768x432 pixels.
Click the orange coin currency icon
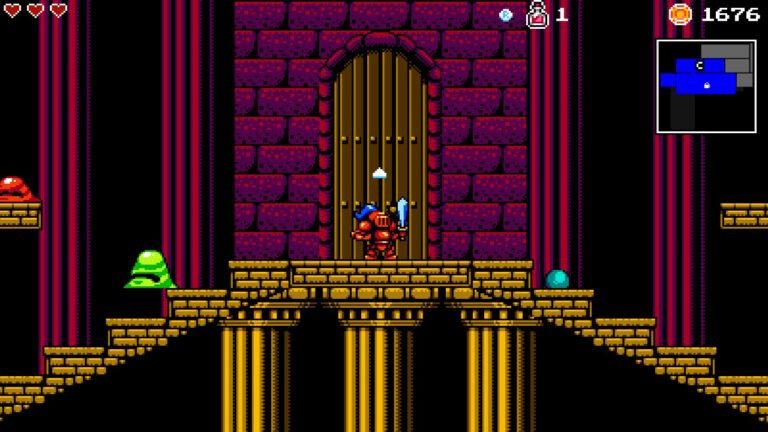(680, 14)
